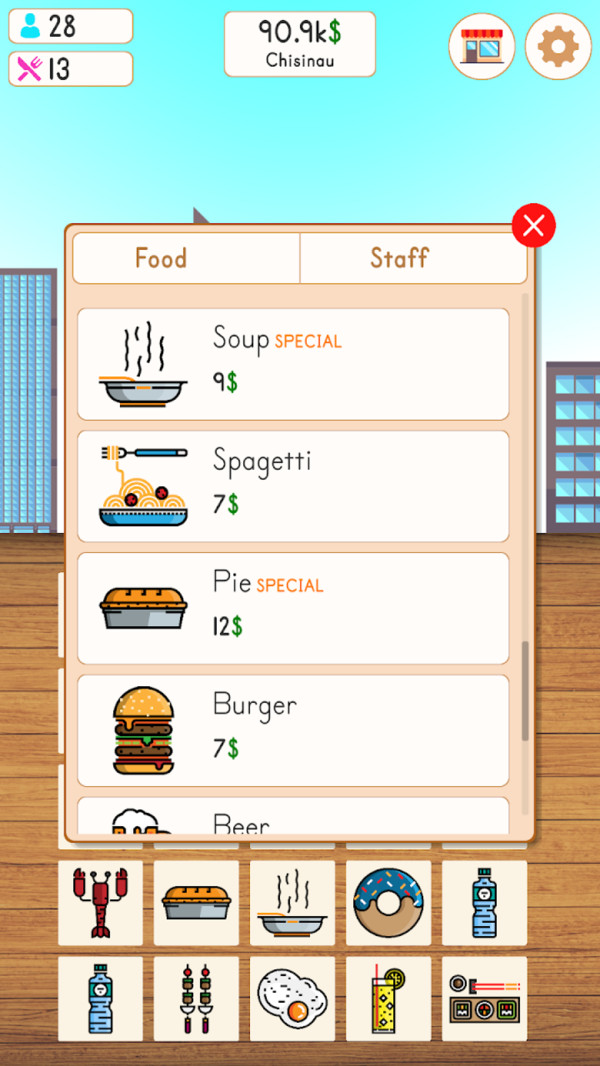The width and height of the screenshot is (600, 1066).
Task: Pick the Burger 7$ list row
Action: coord(293,730)
